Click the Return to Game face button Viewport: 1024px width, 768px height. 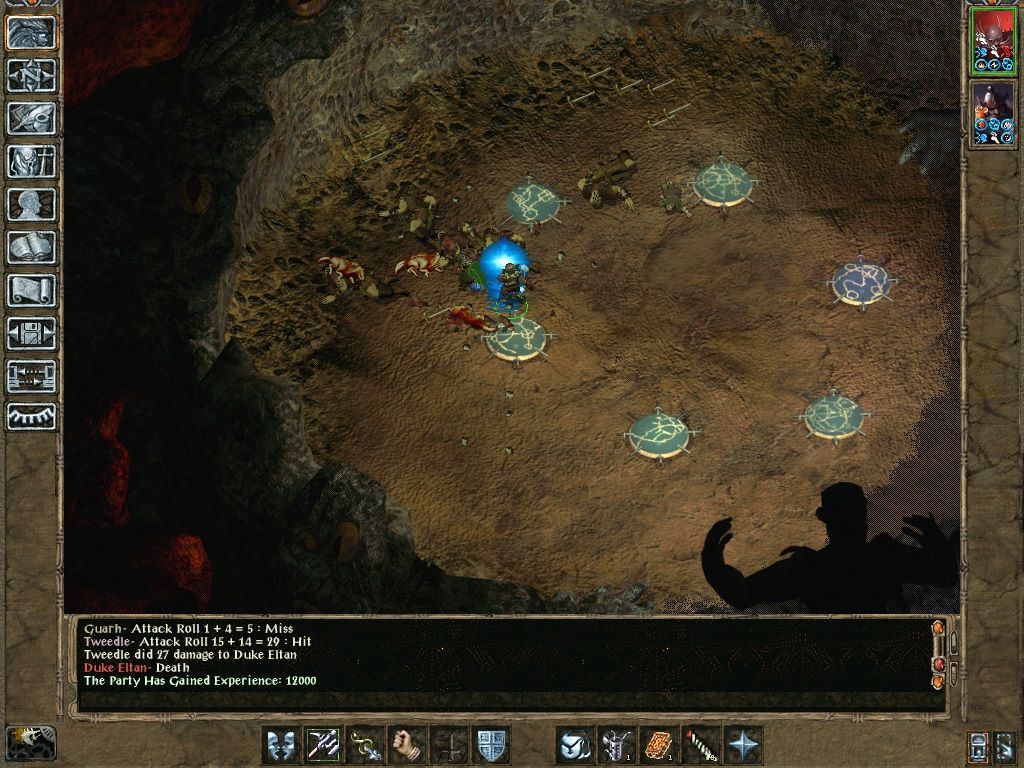[x=31, y=33]
